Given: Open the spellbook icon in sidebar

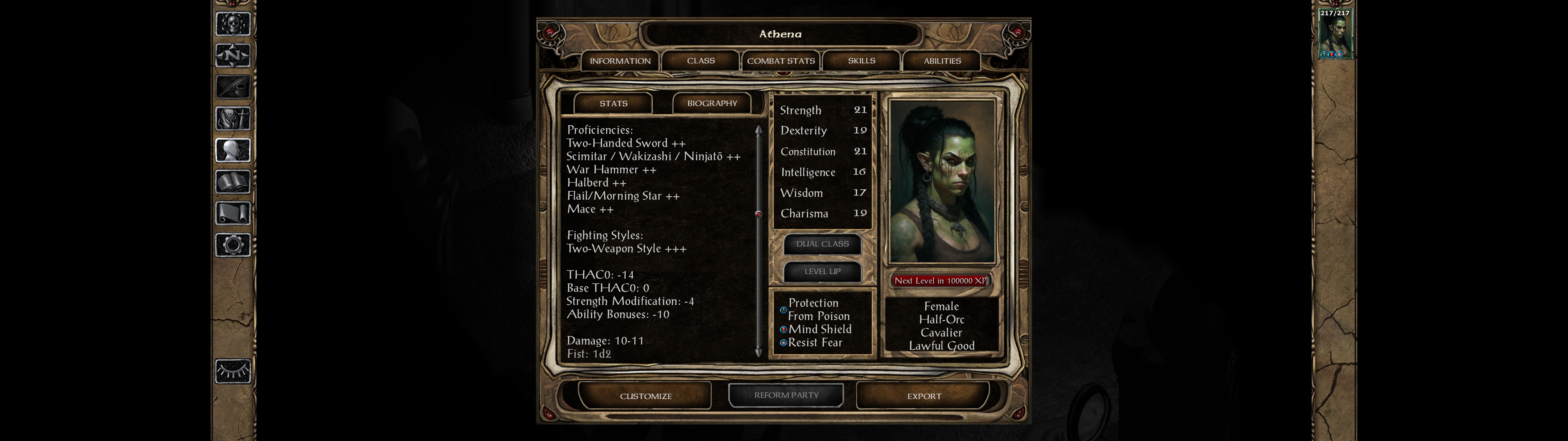Looking at the screenshot, I should (x=233, y=182).
